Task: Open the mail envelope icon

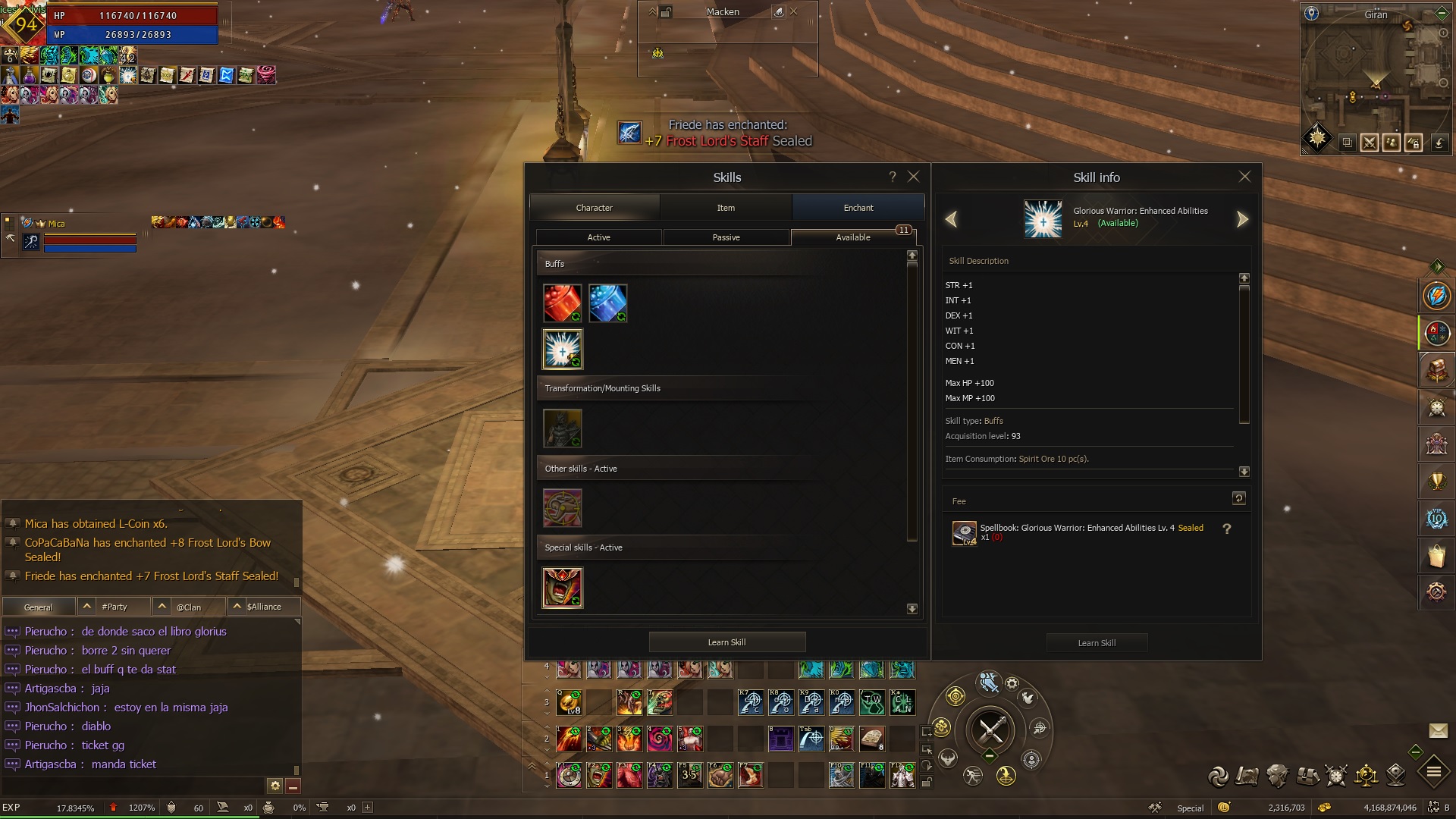Action: [x=1438, y=730]
